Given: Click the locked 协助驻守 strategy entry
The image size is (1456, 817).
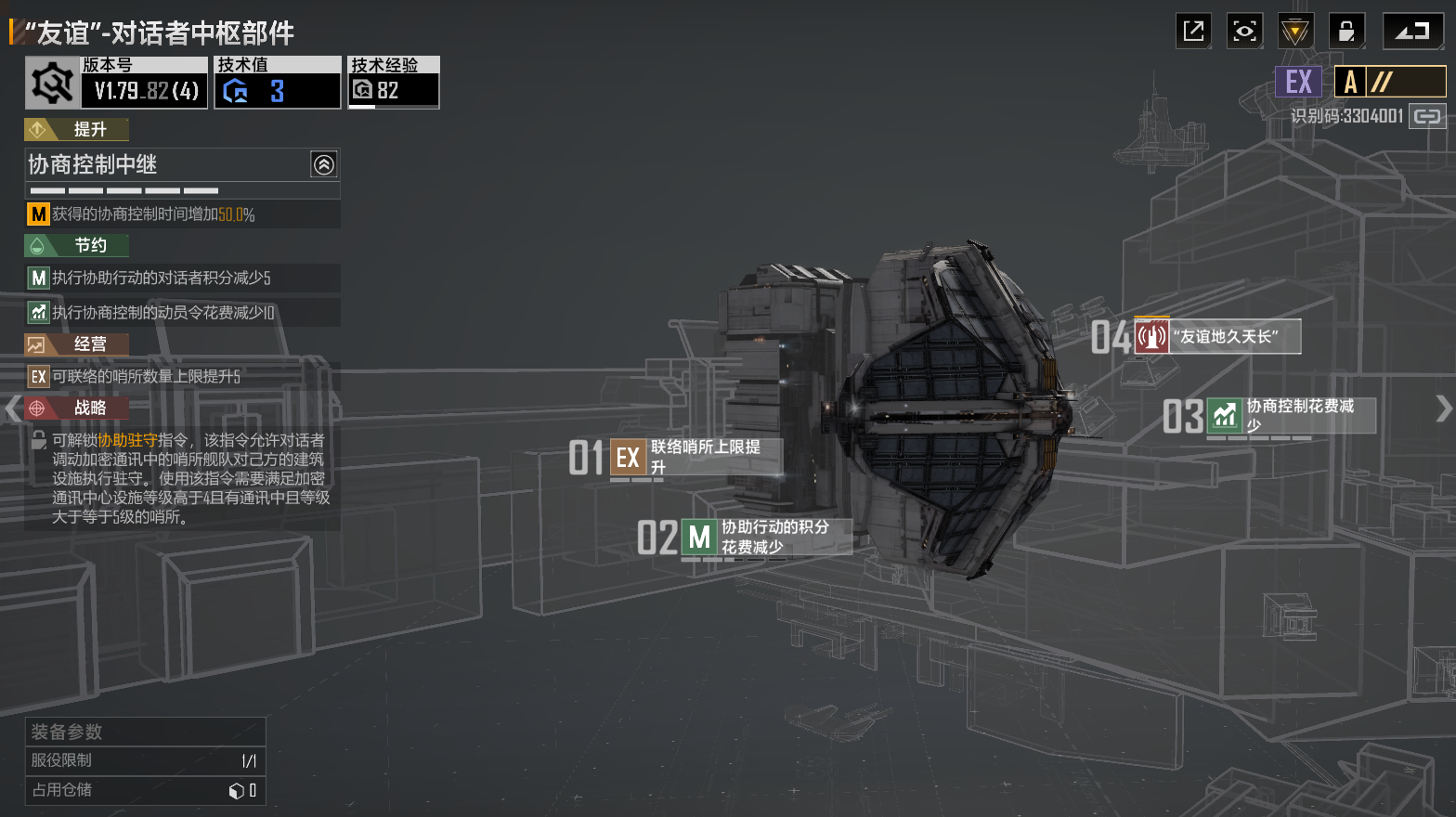Looking at the screenshot, I should click(x=182, y=477).
